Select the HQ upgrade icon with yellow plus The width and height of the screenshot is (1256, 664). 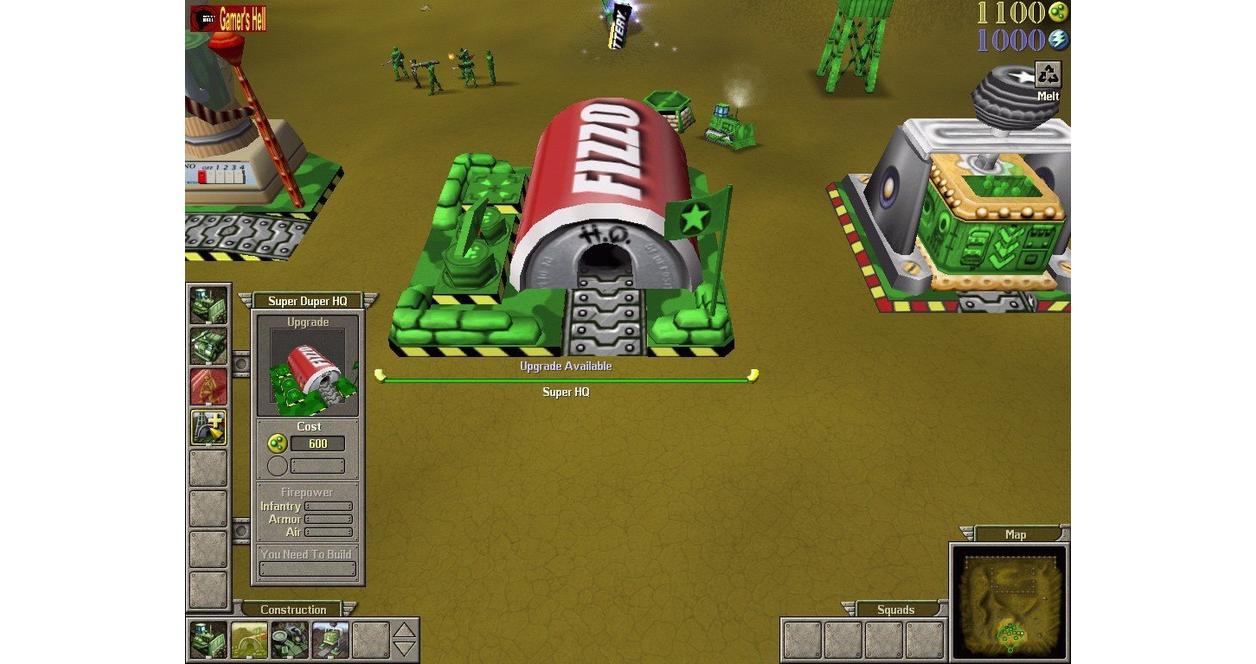pos(208,427)
